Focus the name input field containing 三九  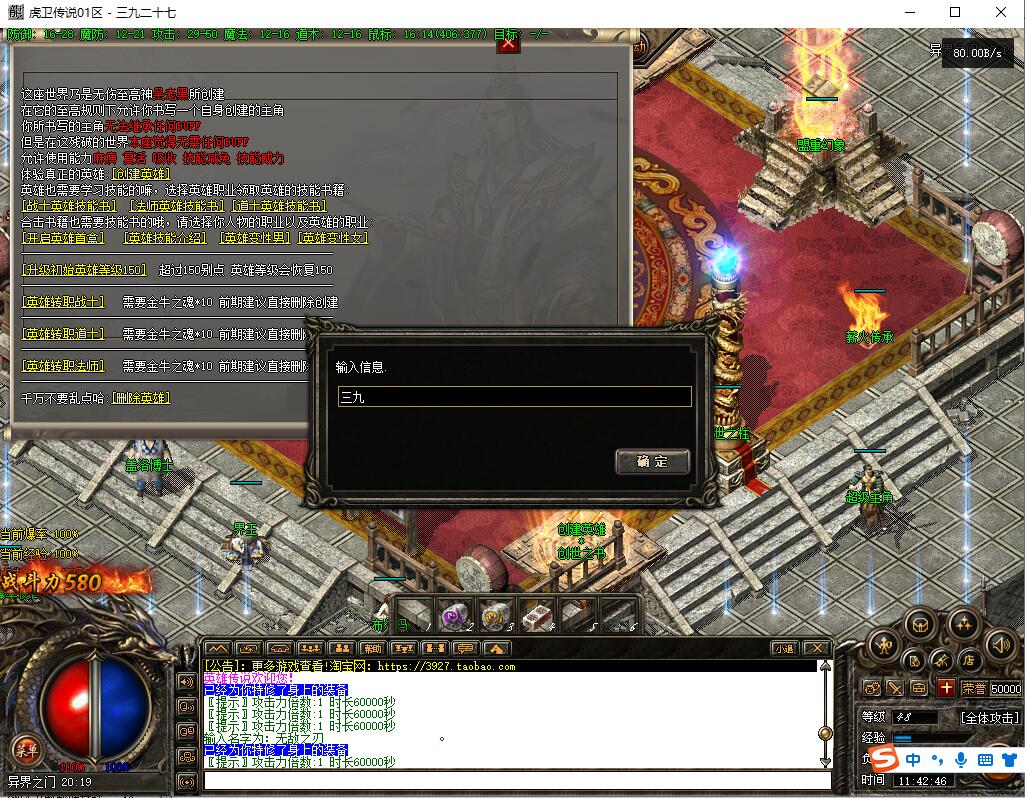click(514, 397)
